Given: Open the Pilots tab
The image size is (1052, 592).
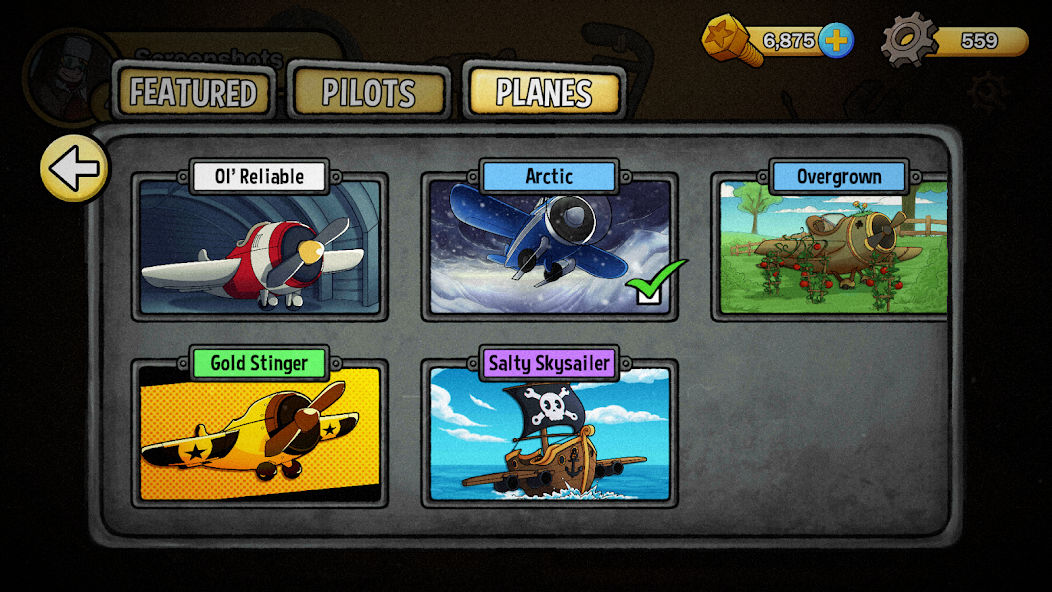Looking at the screenshot, I should (368, 93).
